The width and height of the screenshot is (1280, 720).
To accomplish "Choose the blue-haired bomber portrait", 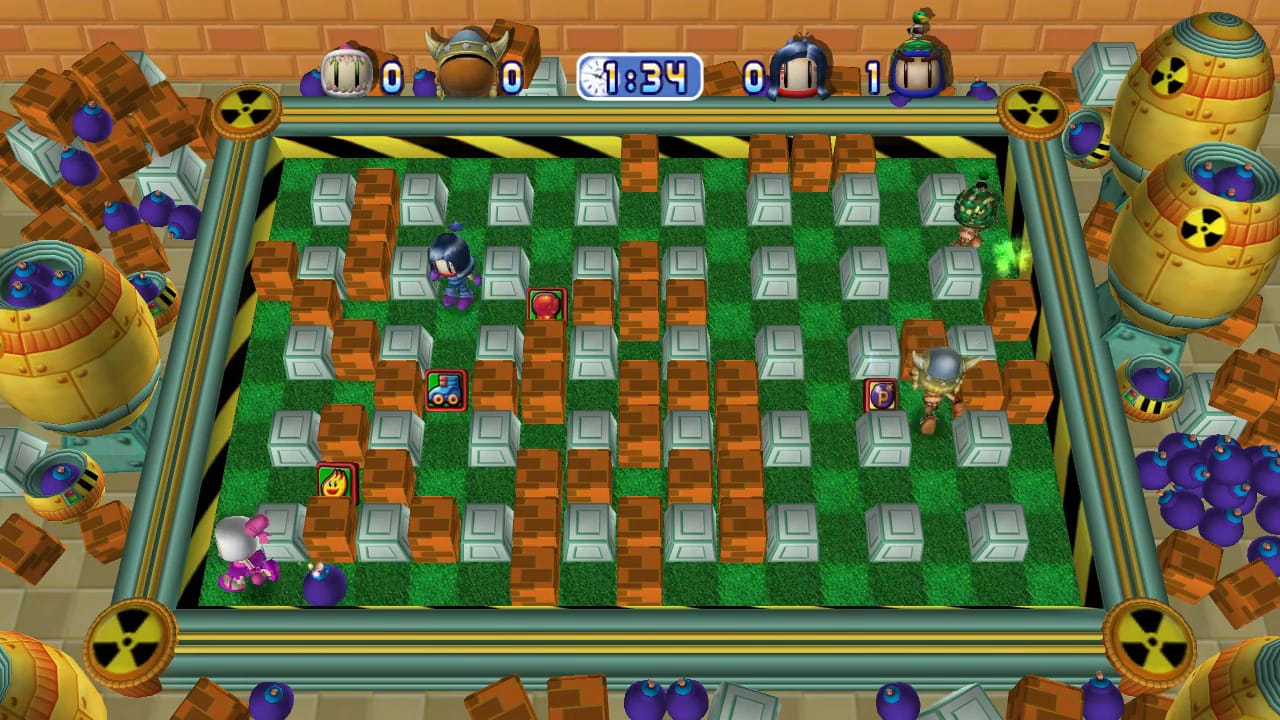I will pyautogui.click(x=799, y=70).
